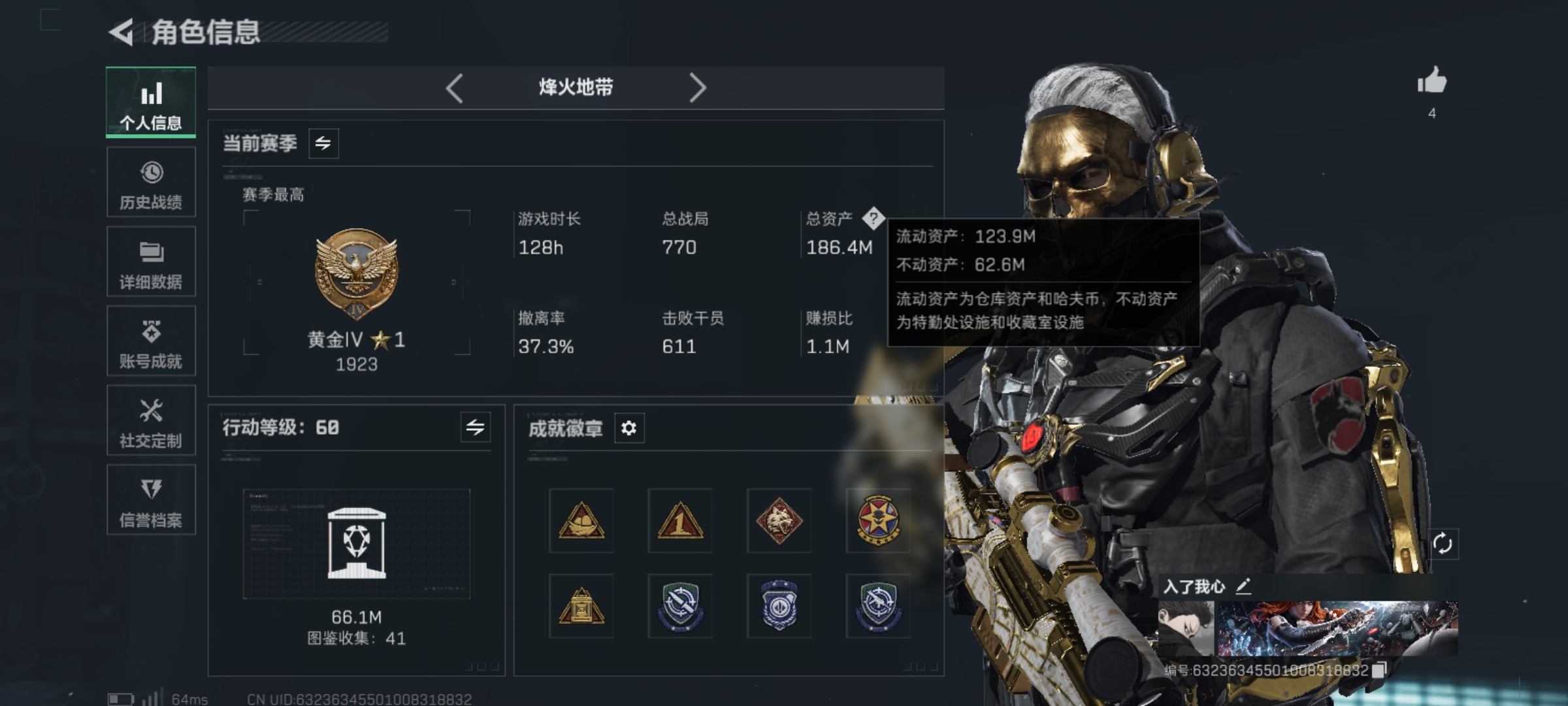Open the 个人信息 panel in sidebar
The width and height of the screenshot is (1568, 706).
tap(151, 103)
